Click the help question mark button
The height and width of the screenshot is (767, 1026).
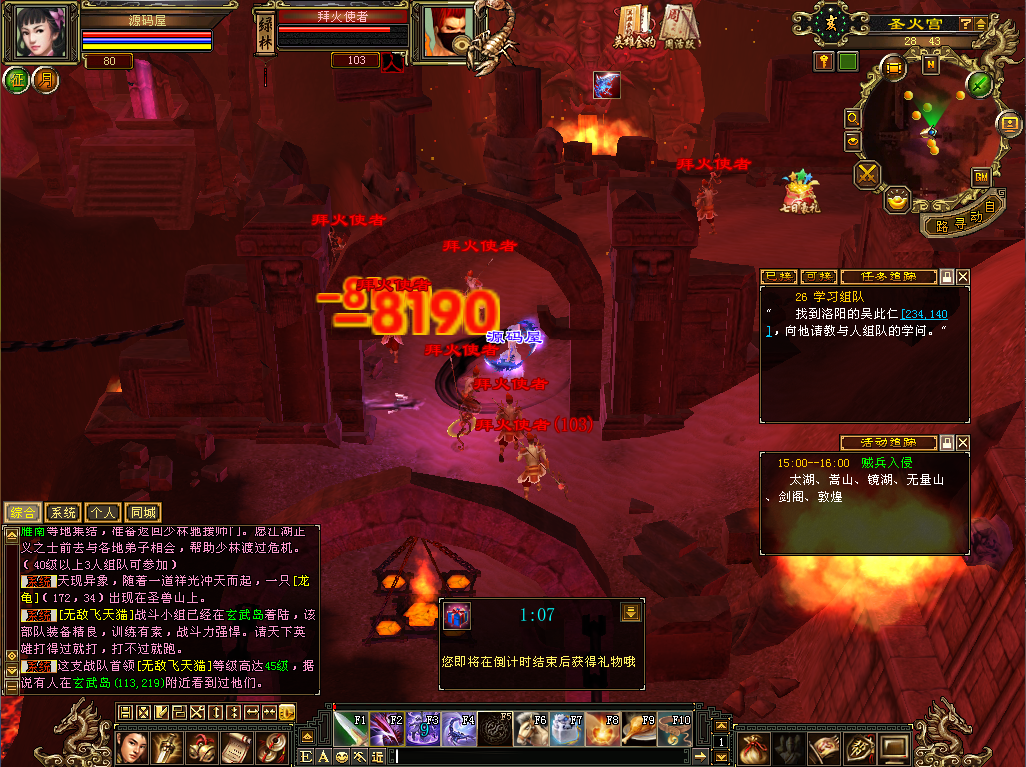(966, 23)
